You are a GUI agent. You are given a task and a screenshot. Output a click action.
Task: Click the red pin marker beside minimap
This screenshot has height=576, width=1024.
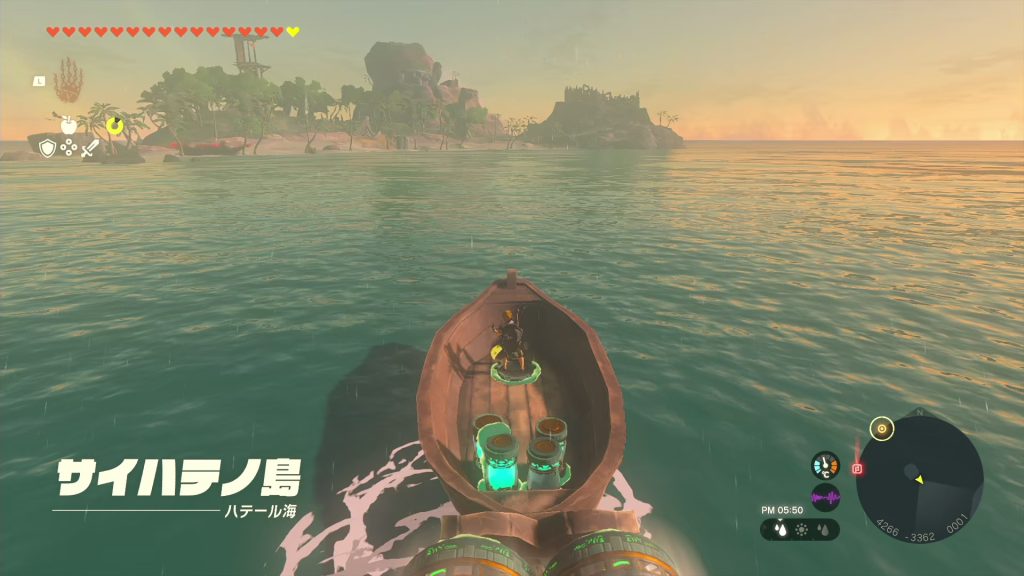click(x=857, y=468)
